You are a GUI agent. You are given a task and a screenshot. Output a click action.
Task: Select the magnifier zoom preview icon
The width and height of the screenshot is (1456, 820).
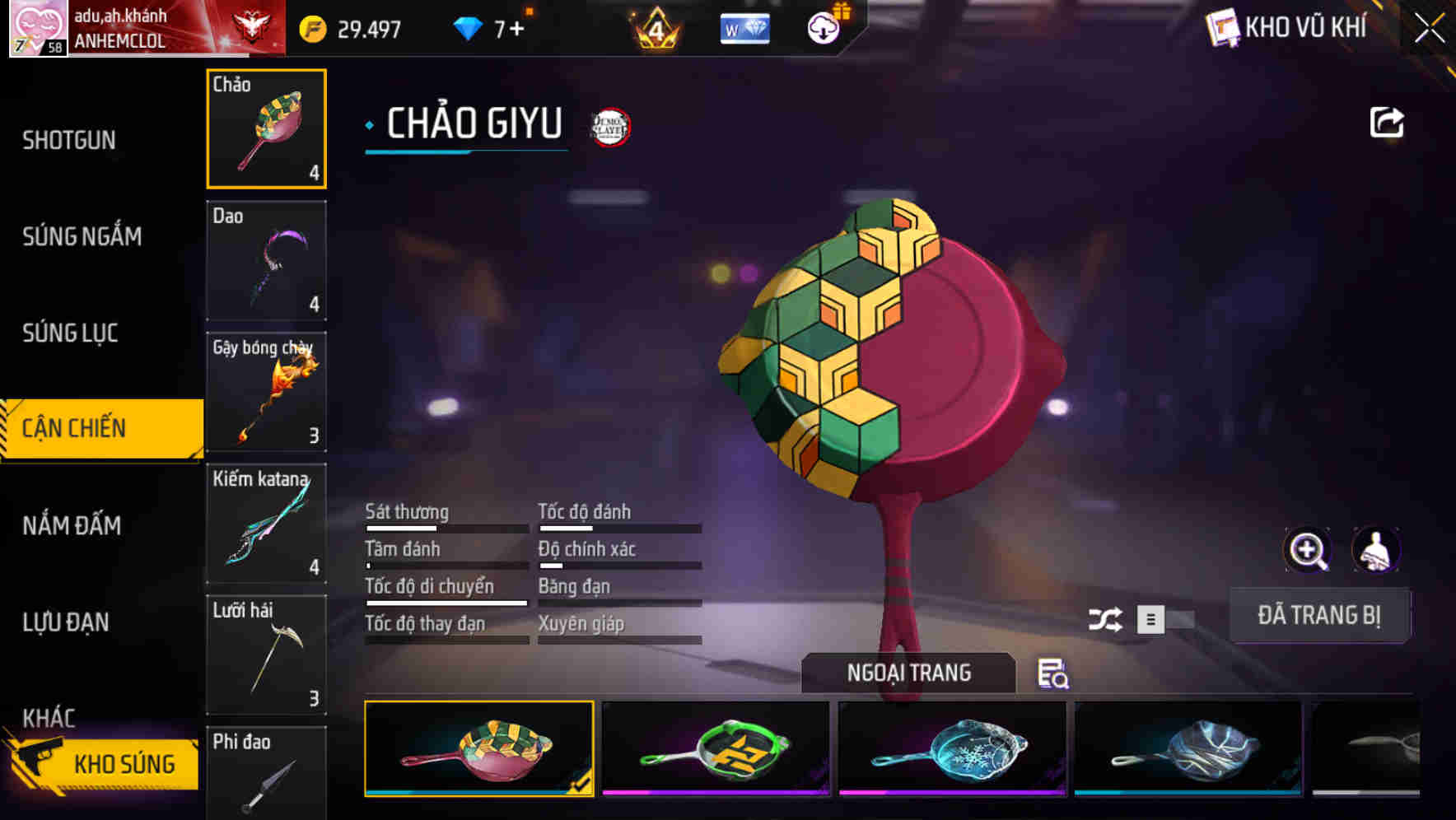tap(1309, 550)
